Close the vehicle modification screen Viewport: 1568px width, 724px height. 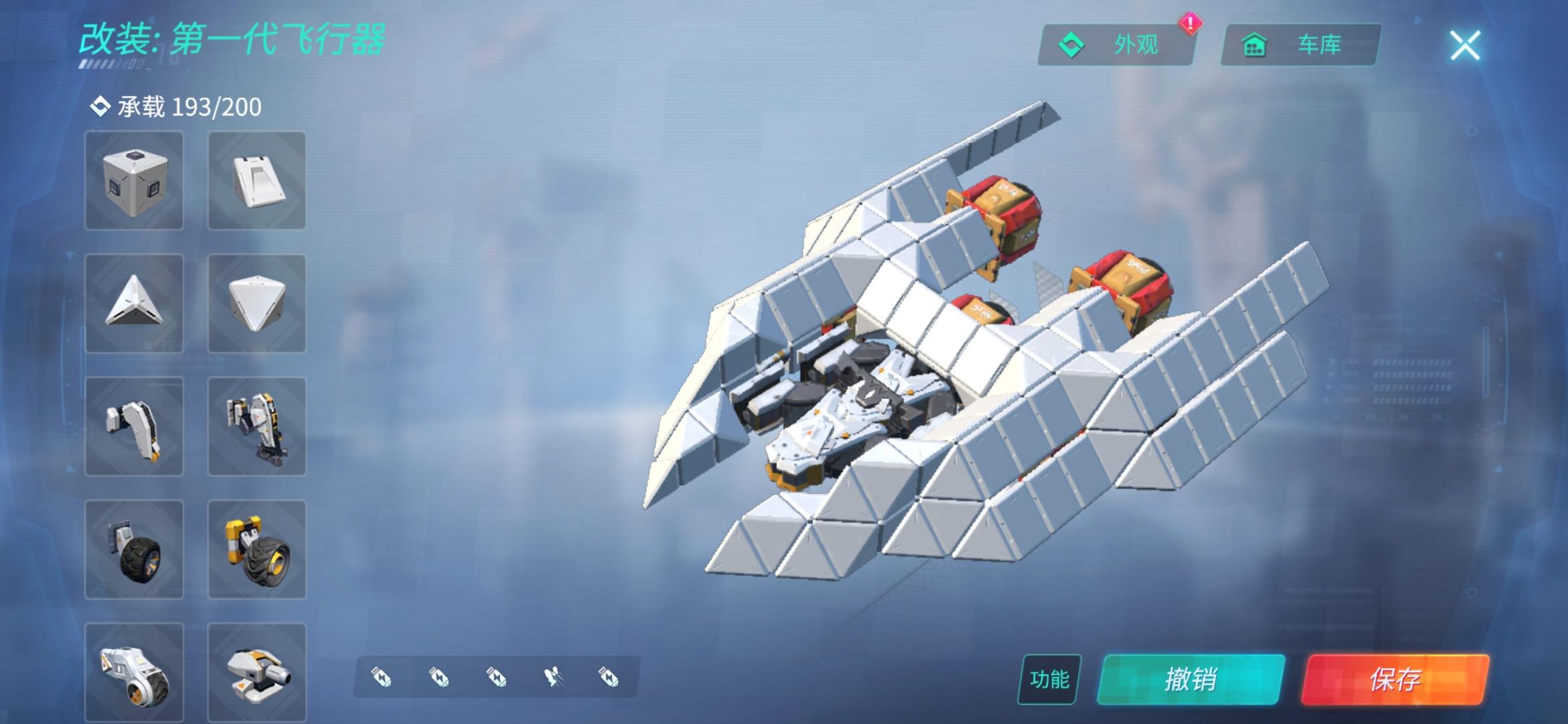(x=1465, y=46)
